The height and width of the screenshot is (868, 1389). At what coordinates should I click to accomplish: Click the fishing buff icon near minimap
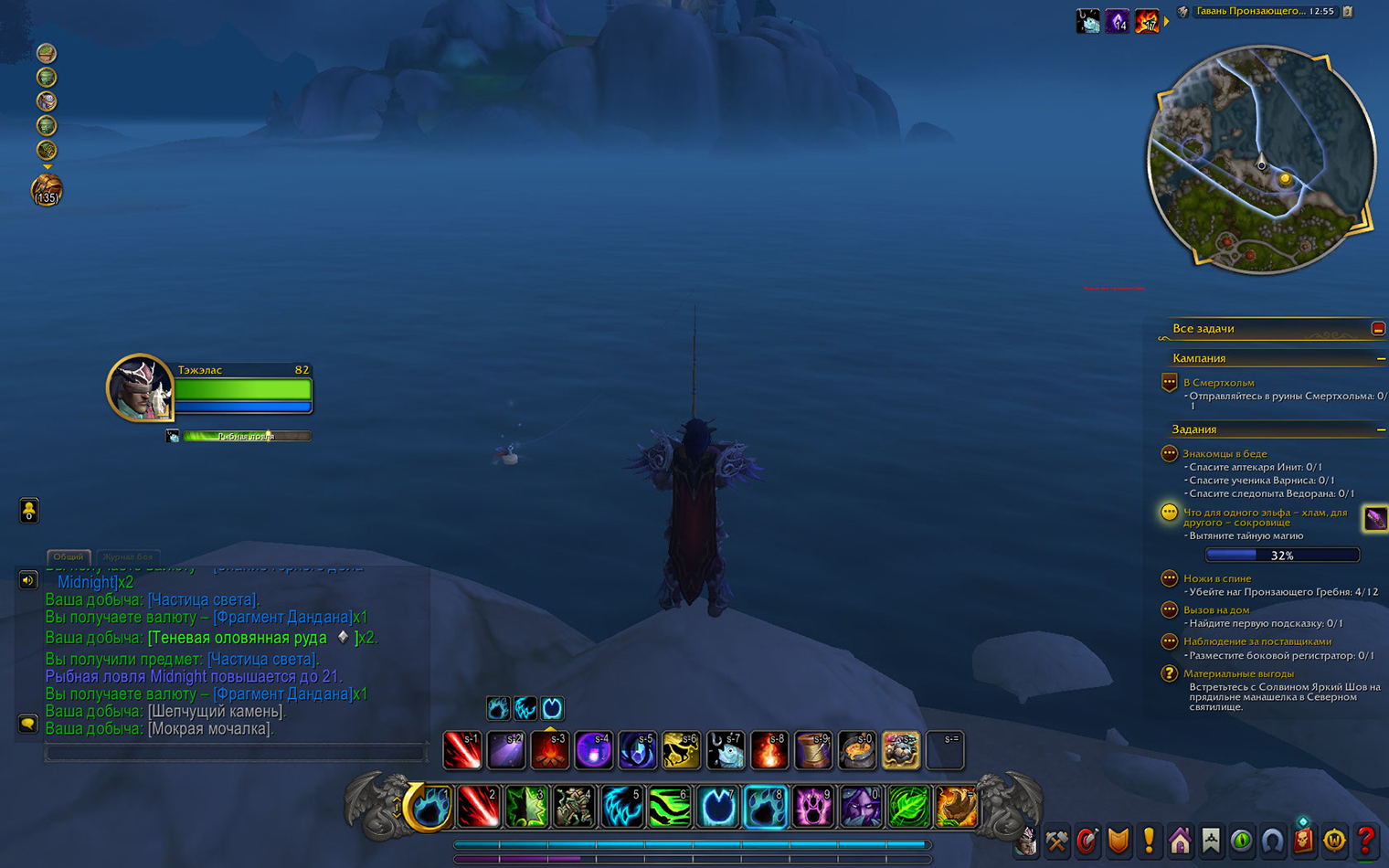[x=1087, y=20]
